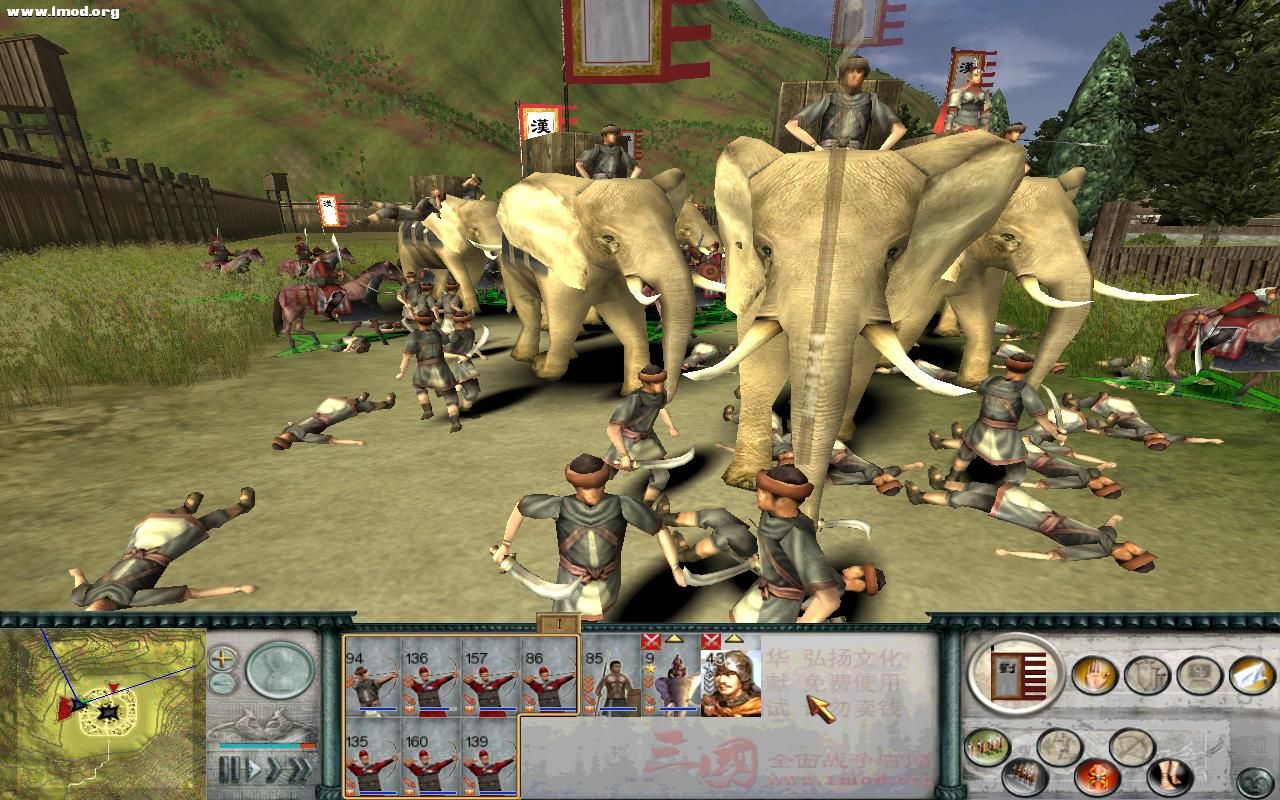The image size is (1280, 800).
Task: Zoom in the minimap with plus button
Action: point(223,660)
